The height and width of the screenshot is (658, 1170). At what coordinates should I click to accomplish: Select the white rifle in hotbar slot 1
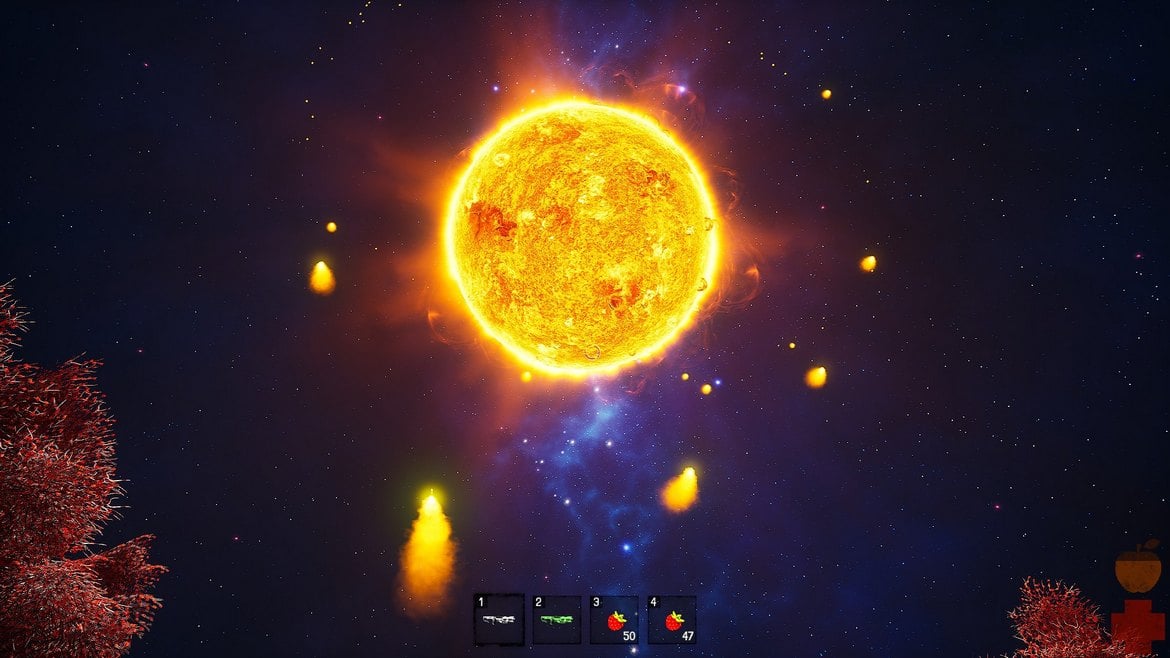coord(498,620)
